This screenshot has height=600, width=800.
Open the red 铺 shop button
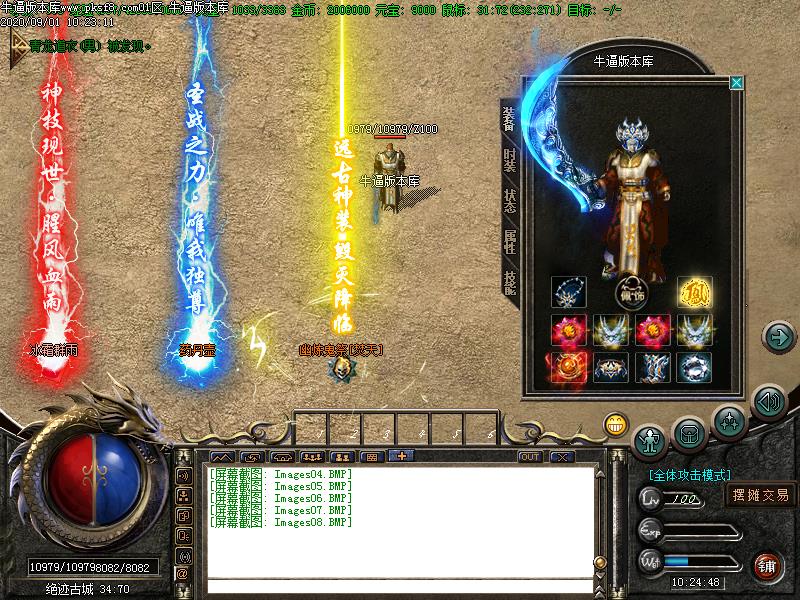coord(767,564)
